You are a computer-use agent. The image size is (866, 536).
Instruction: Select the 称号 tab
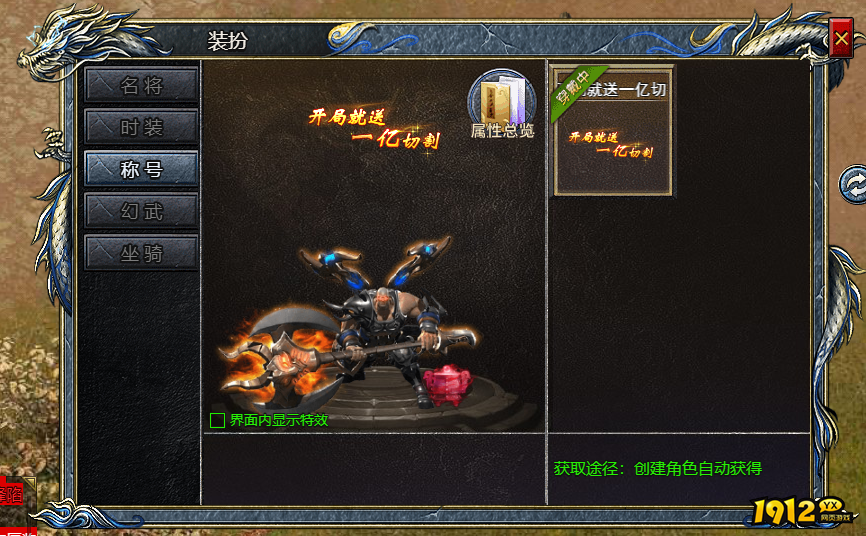[x=141, y=169]
